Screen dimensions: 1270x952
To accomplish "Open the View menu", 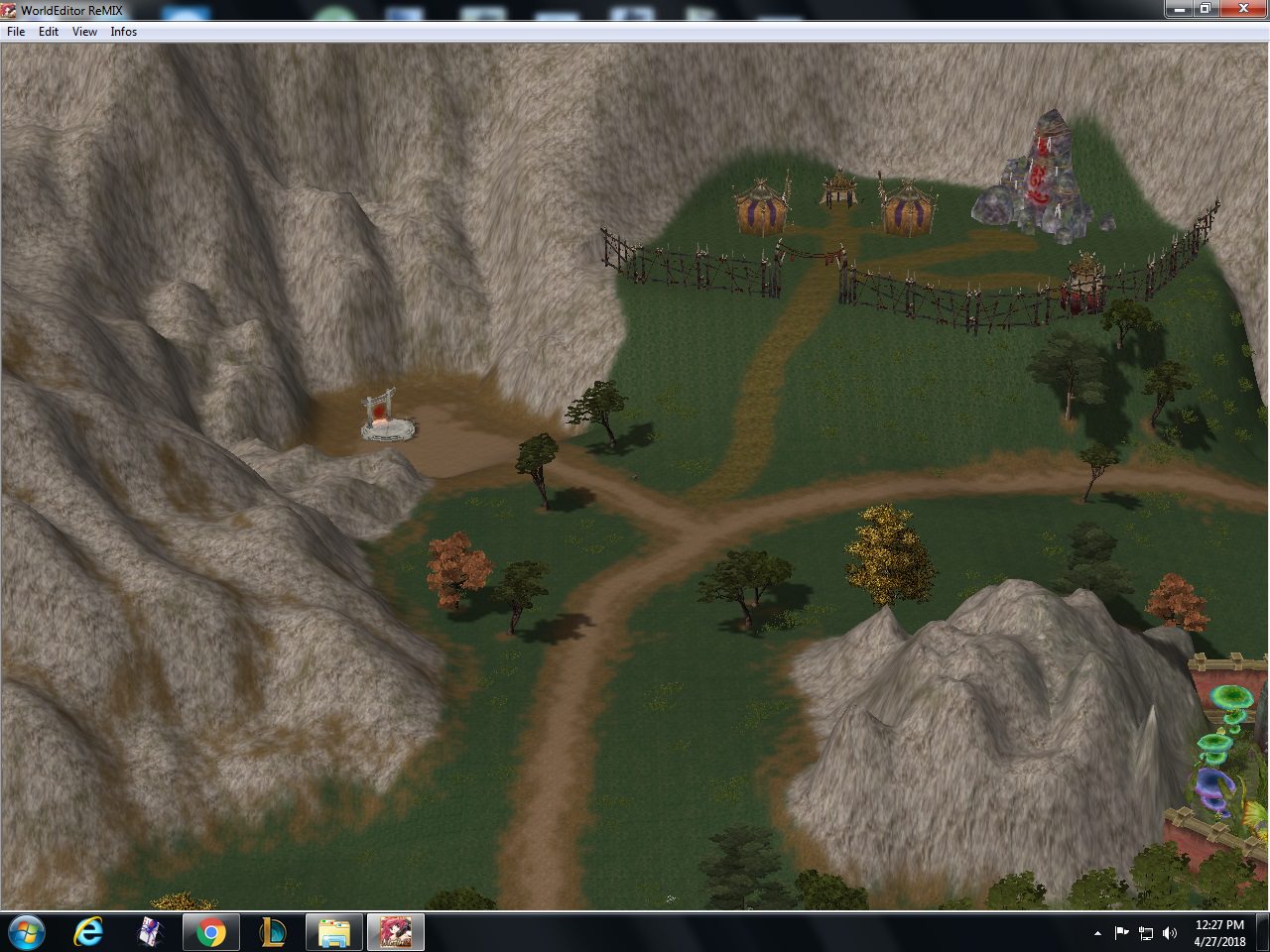I will point(83,31).
